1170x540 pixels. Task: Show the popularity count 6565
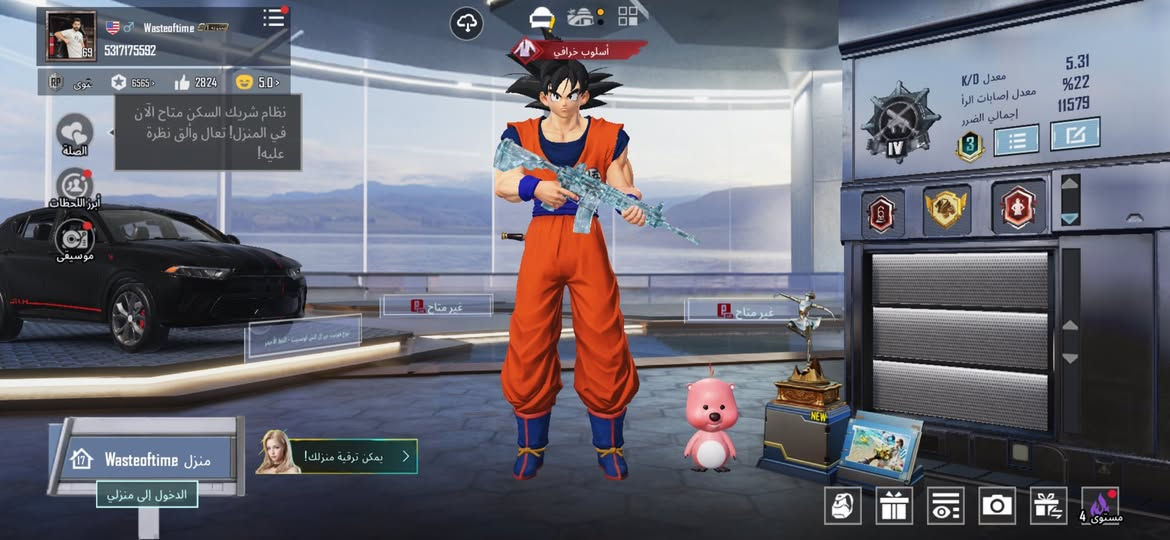tap(133, 82)
